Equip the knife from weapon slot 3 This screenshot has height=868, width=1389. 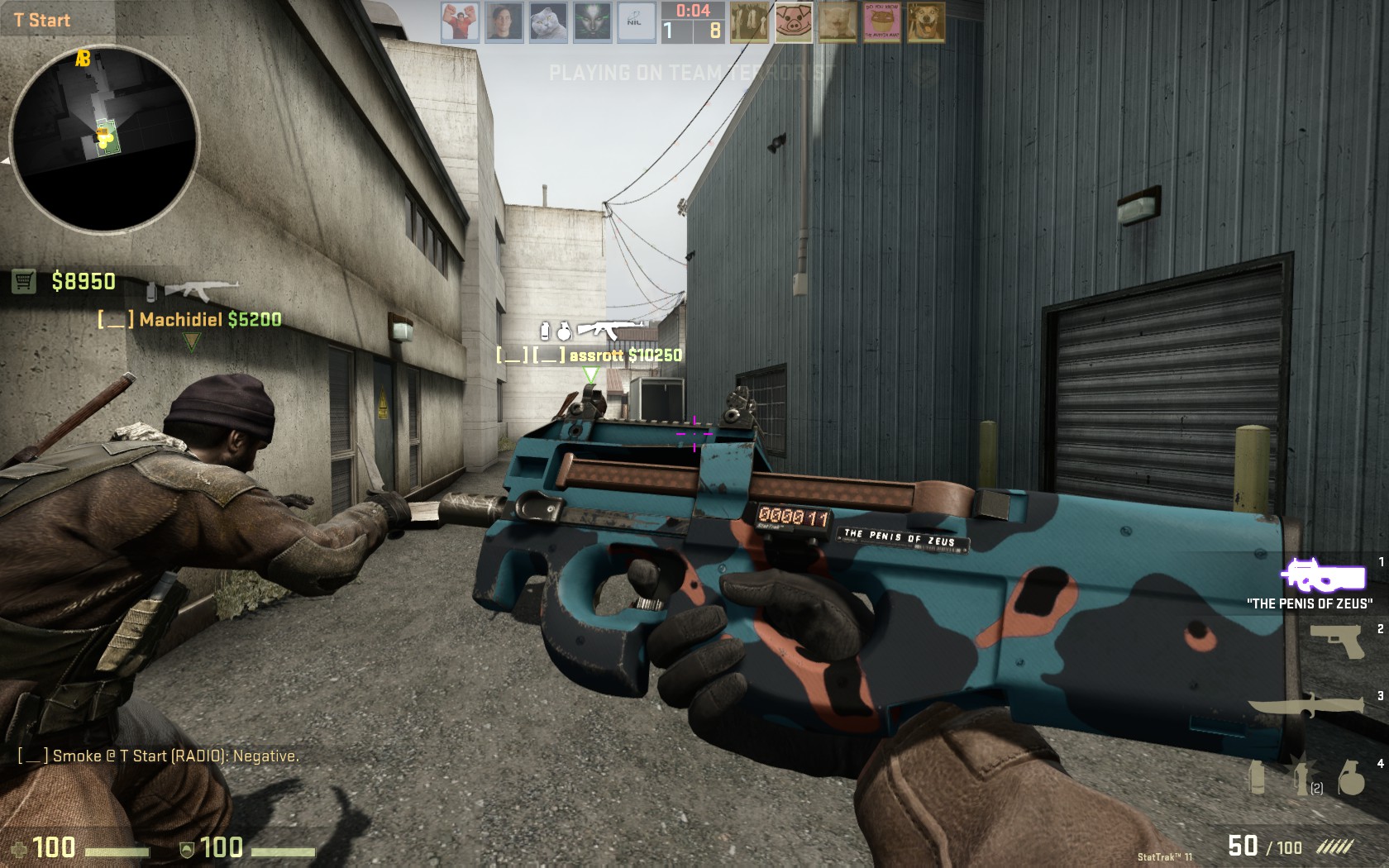pyautogui.click(x=1306, y=707)
